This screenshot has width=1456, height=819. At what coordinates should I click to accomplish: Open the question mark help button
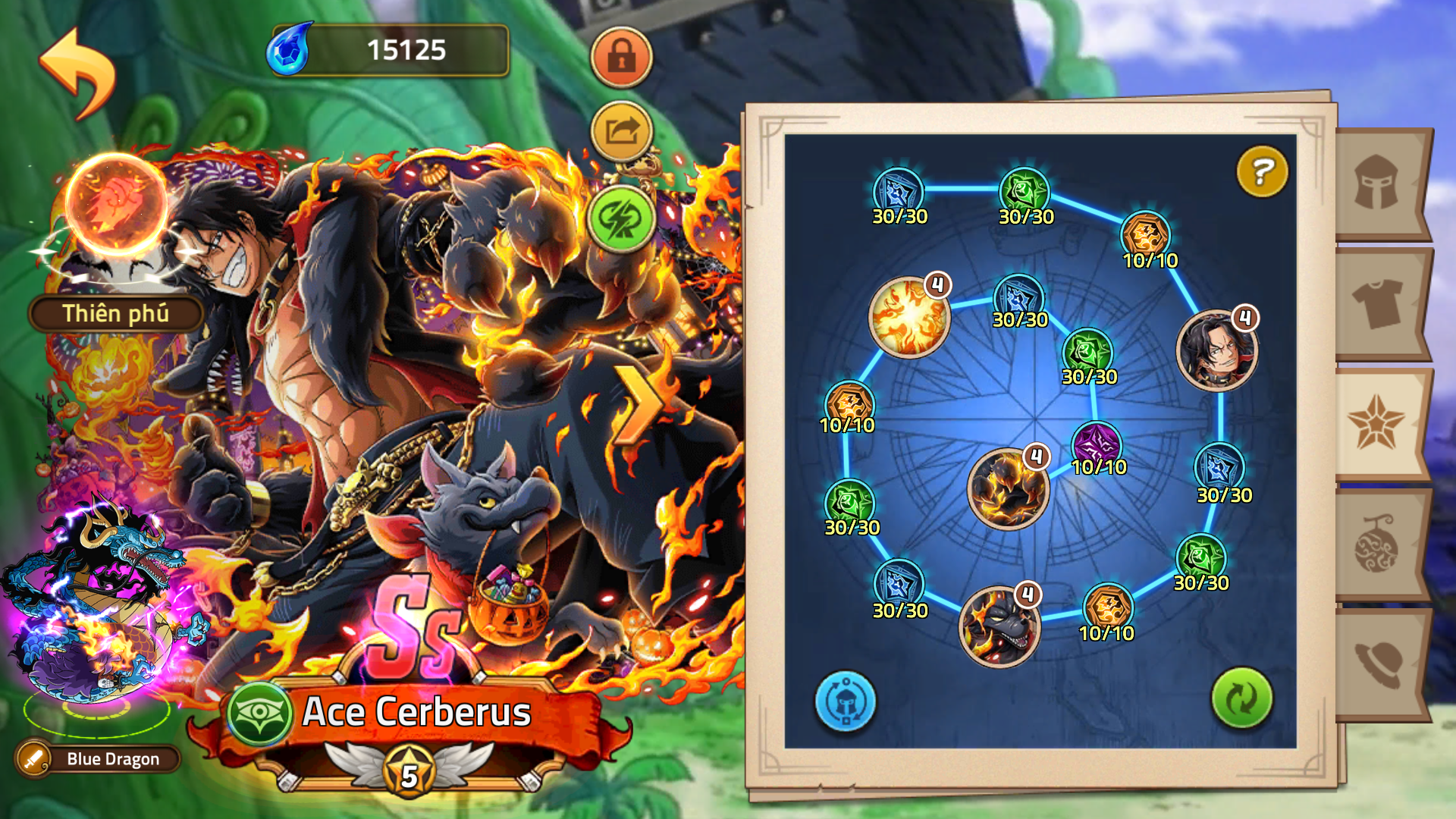coord(1262,171)
